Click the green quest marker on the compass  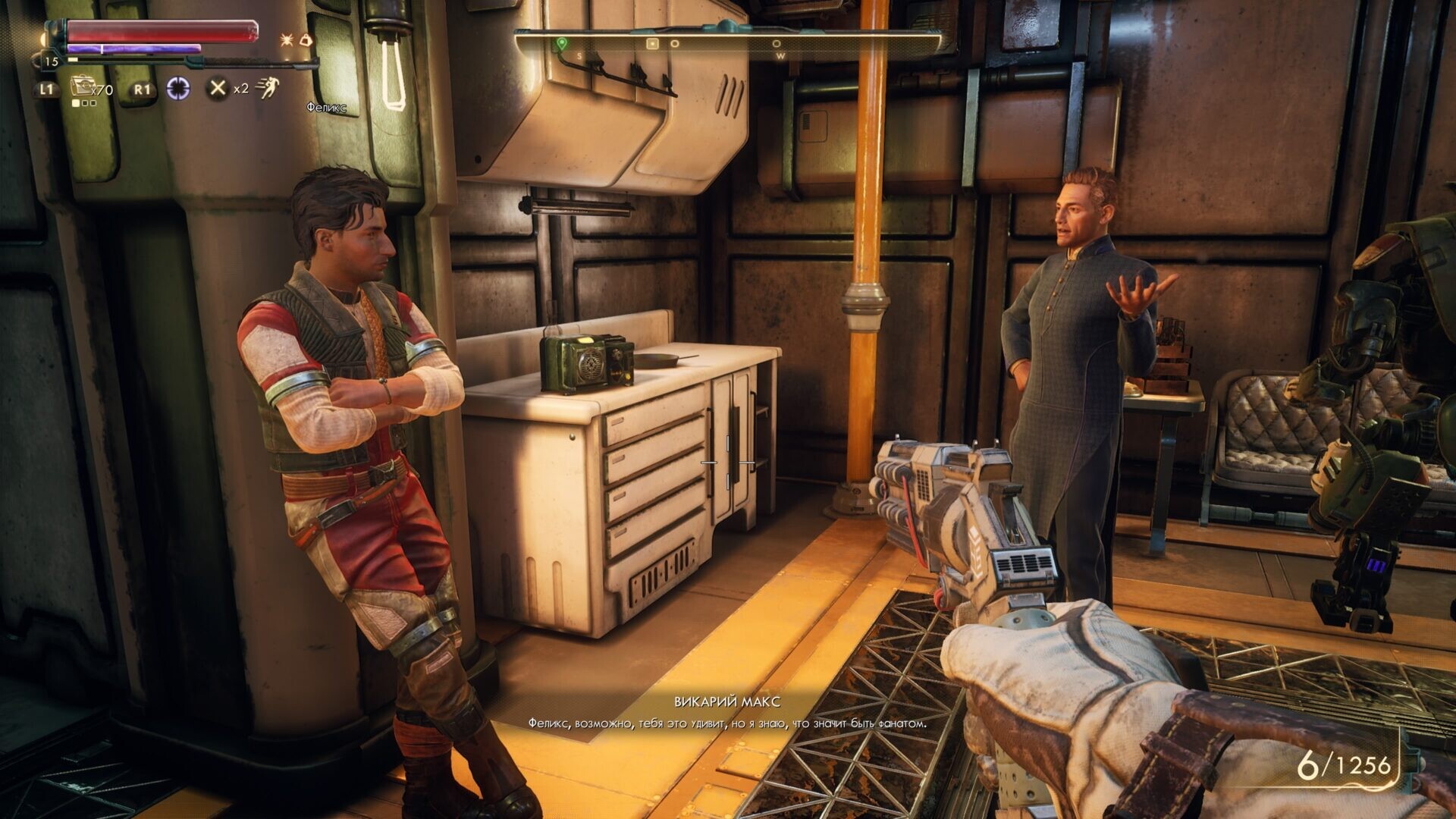click(x=562, y=44)
